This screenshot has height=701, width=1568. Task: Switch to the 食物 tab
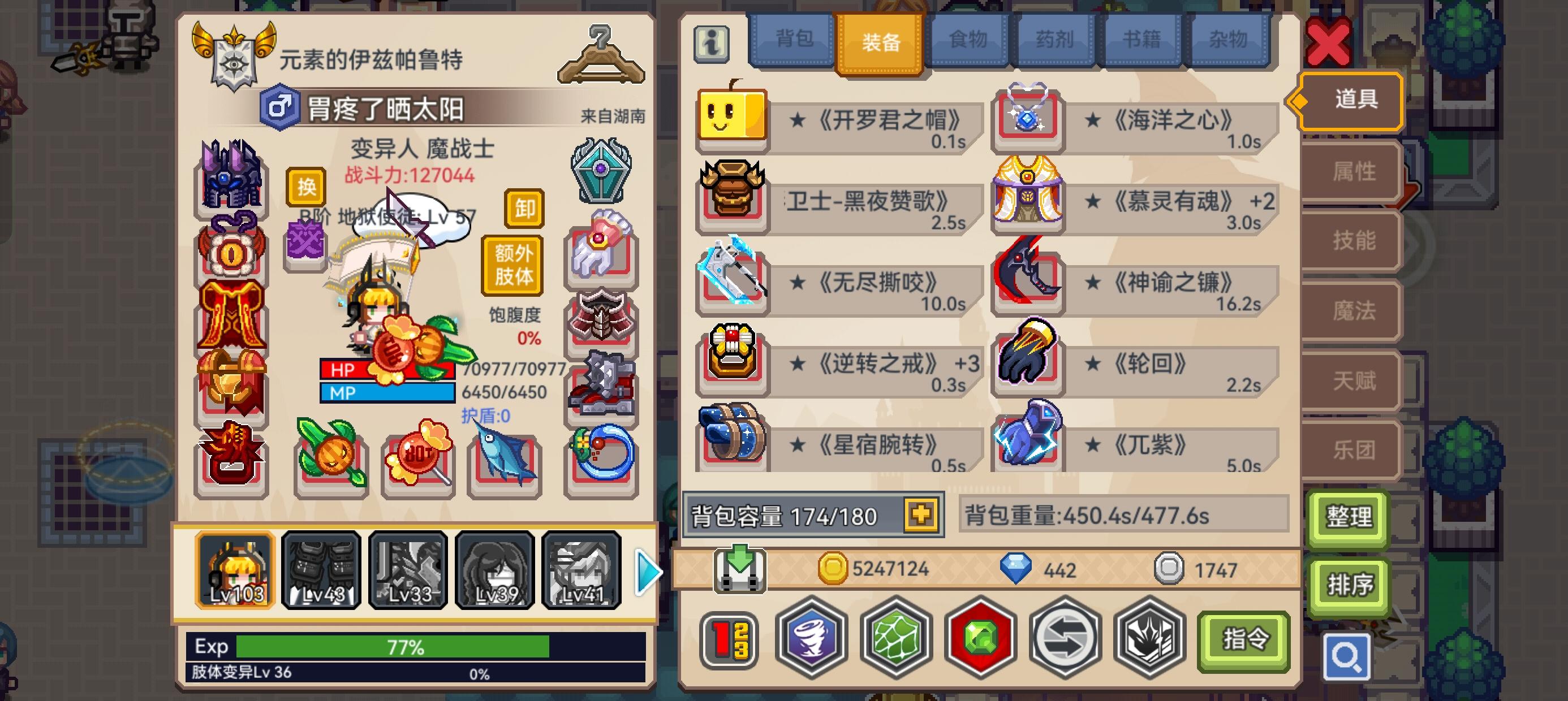click(968, 38)
